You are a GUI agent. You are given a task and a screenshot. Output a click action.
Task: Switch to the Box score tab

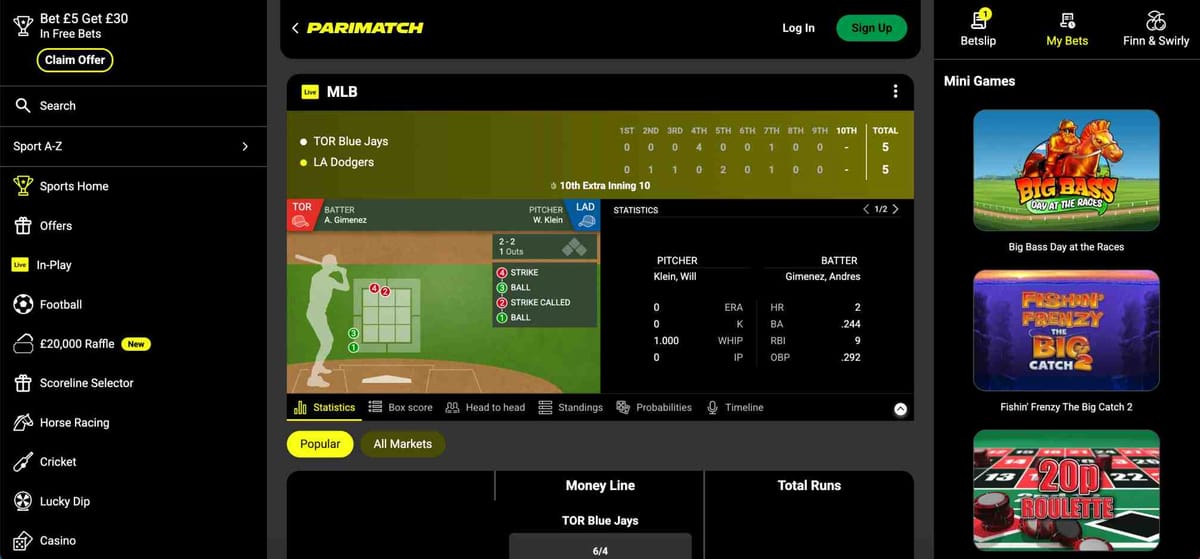[x=400, y=408]
